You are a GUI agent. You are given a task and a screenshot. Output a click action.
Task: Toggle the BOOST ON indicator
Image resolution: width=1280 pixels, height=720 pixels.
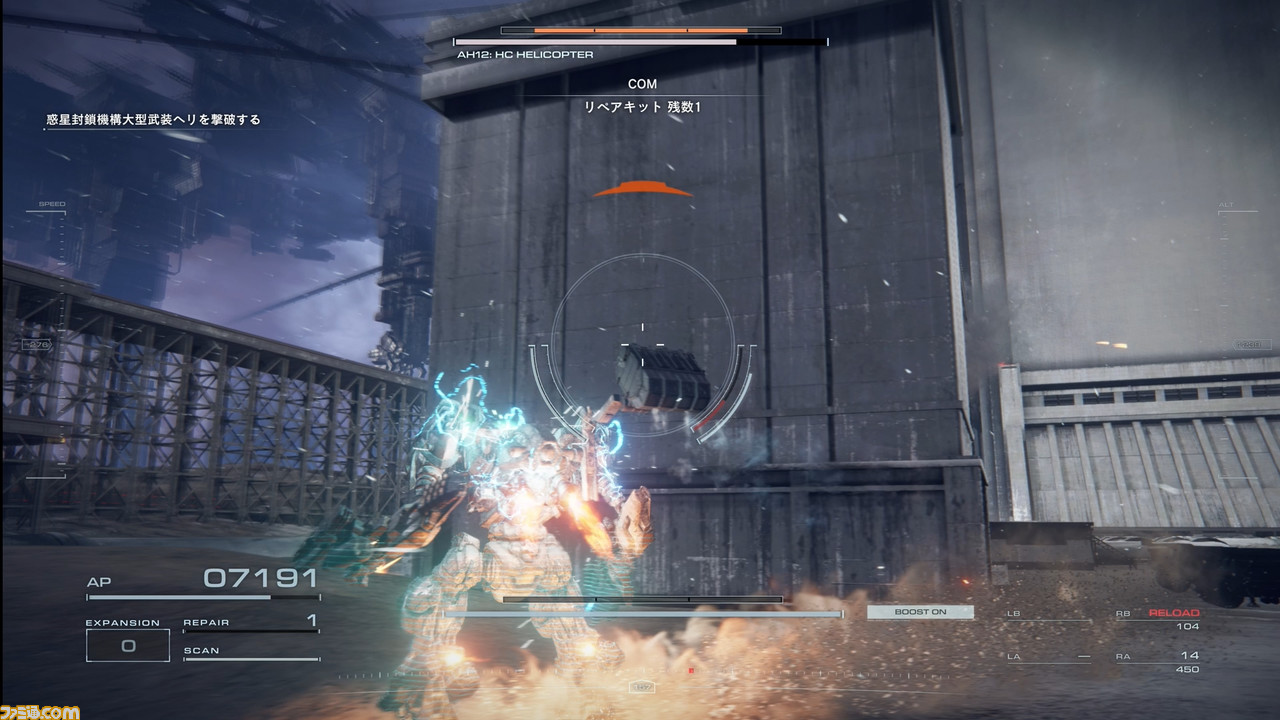pos(920,612)
